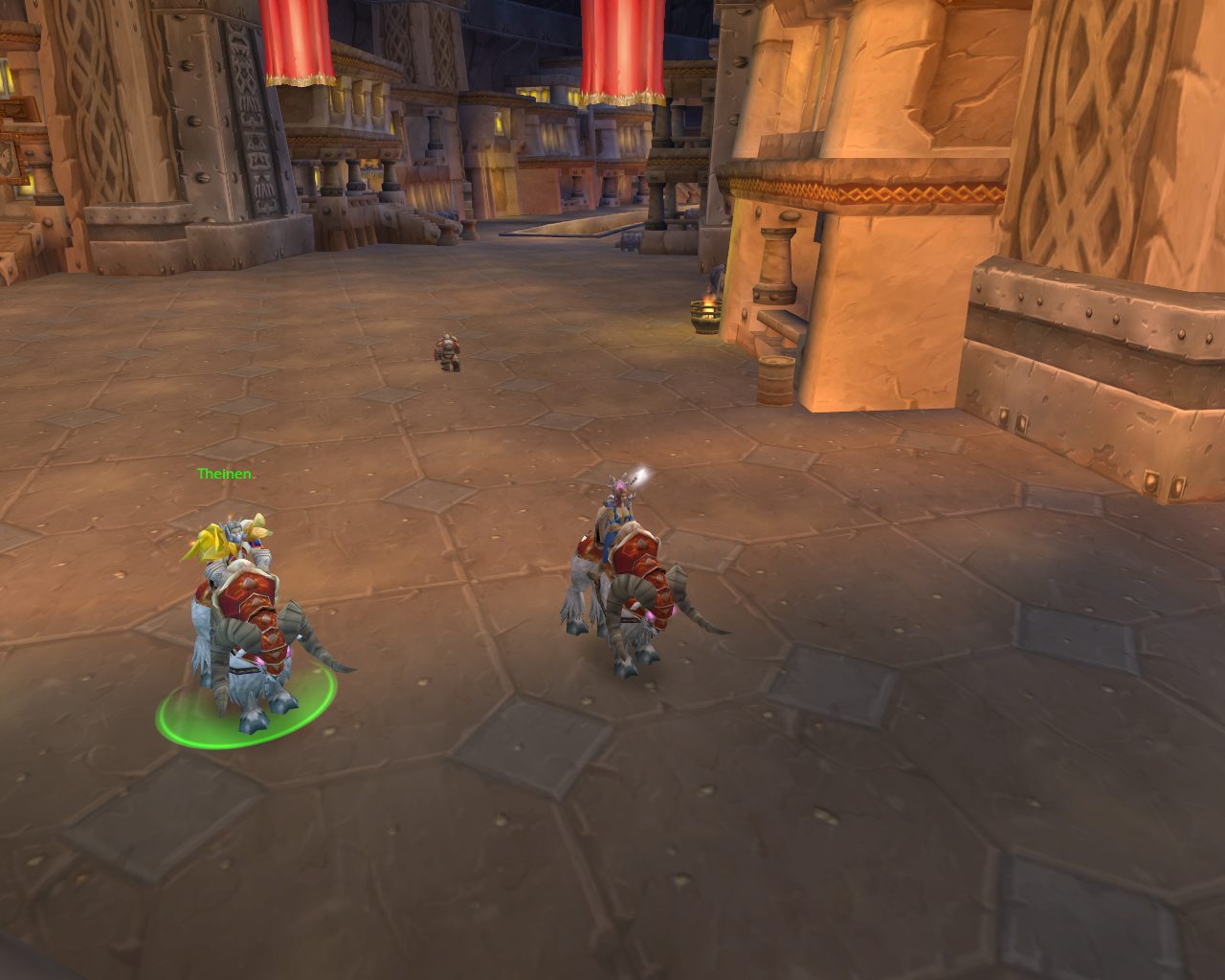Click the Theinen player name label
Screen dimensions: 1225x980
225,474
